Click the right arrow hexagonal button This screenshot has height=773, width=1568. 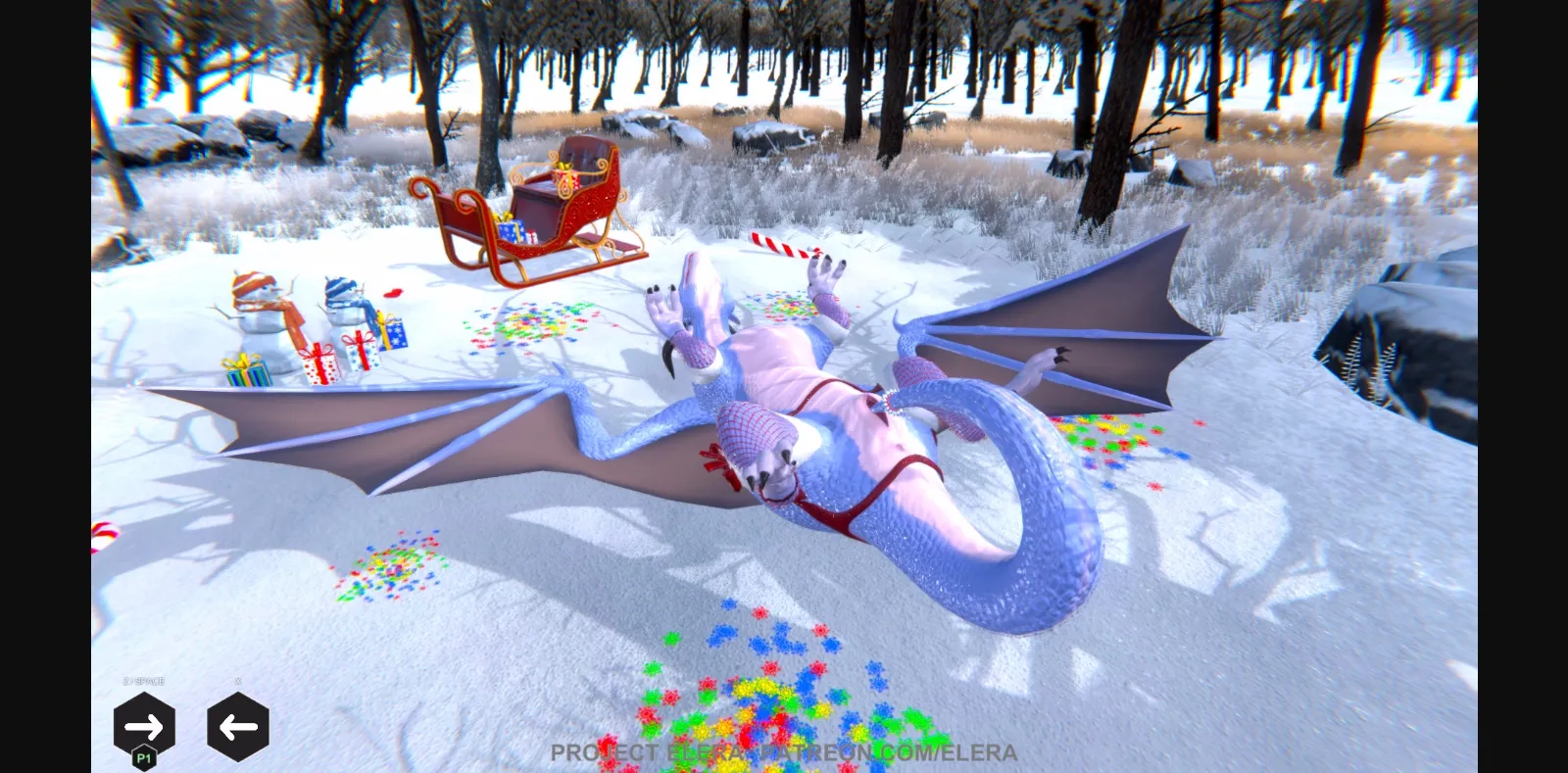[143, 726]
